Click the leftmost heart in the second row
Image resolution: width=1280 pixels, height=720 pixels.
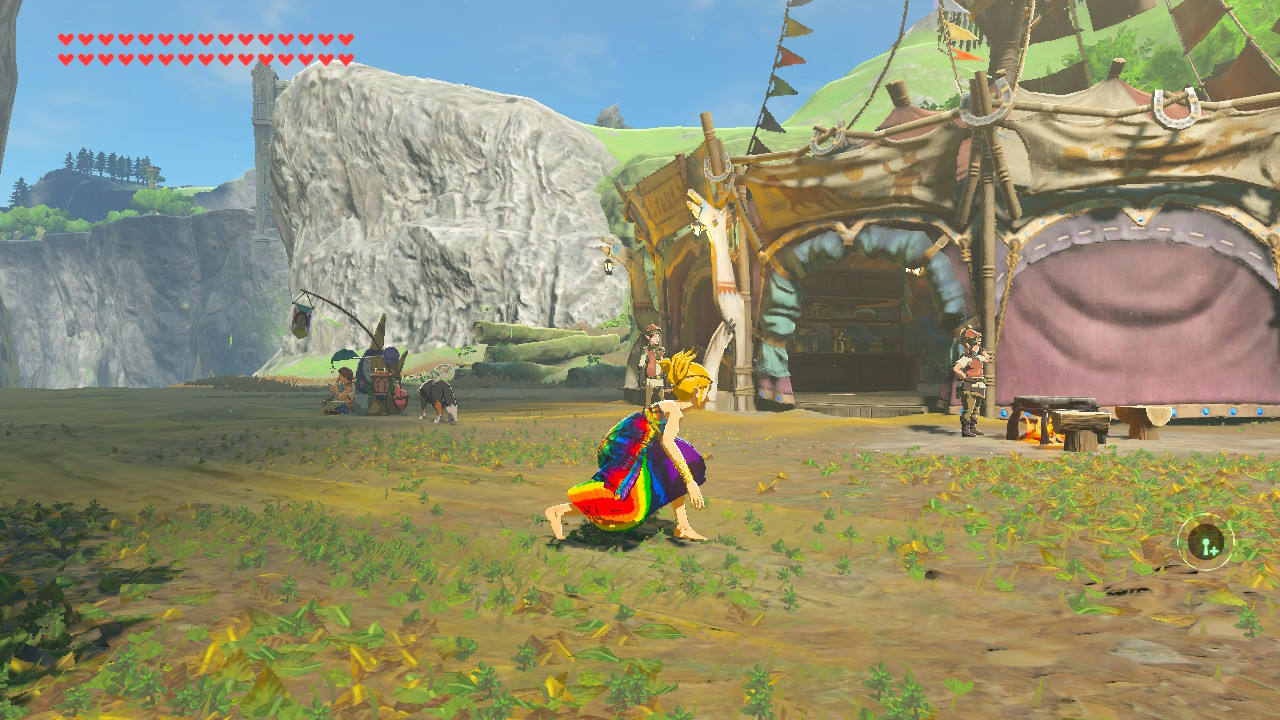(x=66, y=59)
